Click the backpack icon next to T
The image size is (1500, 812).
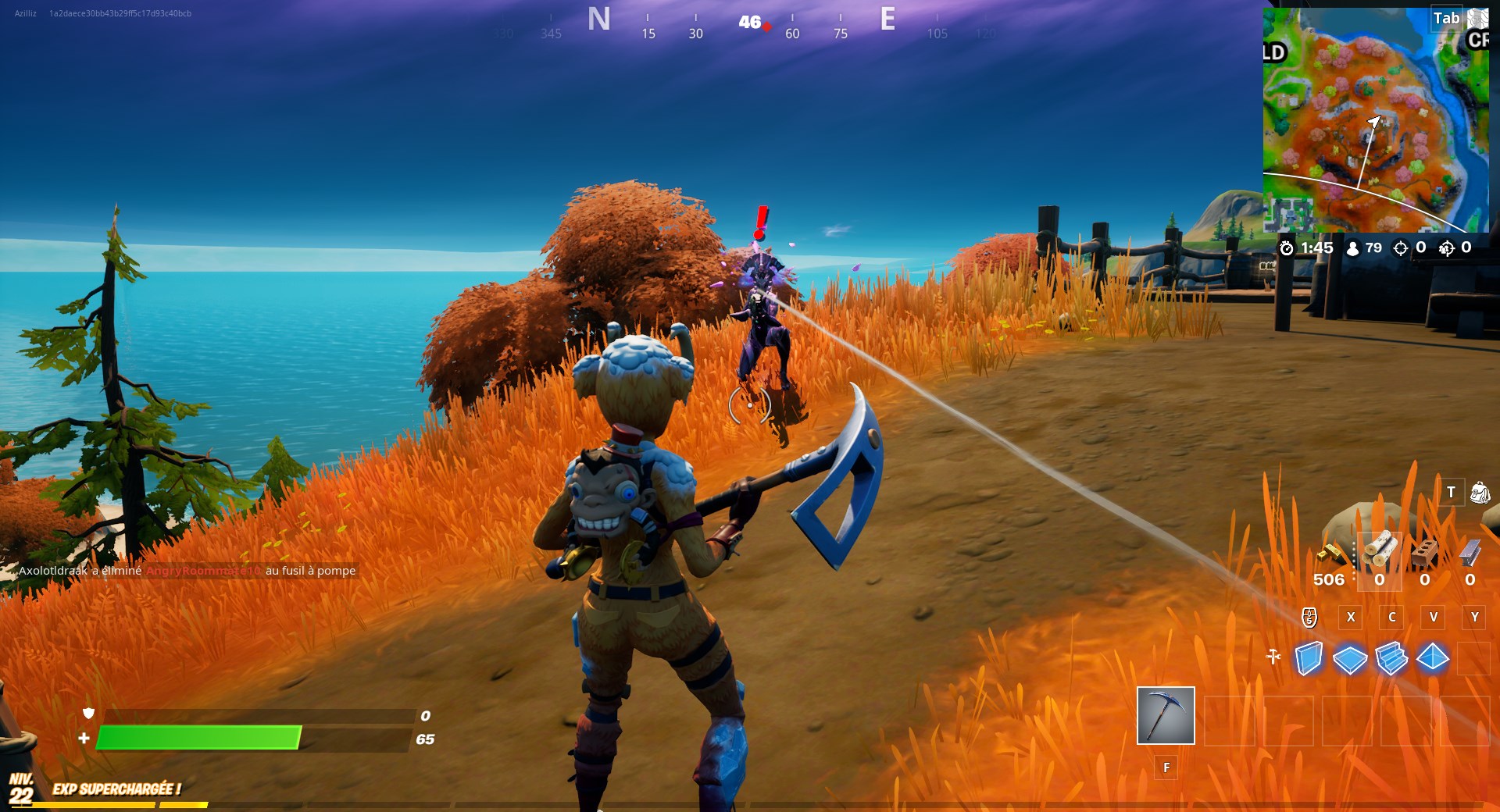pyautogui.click(x=1483, y=493)
